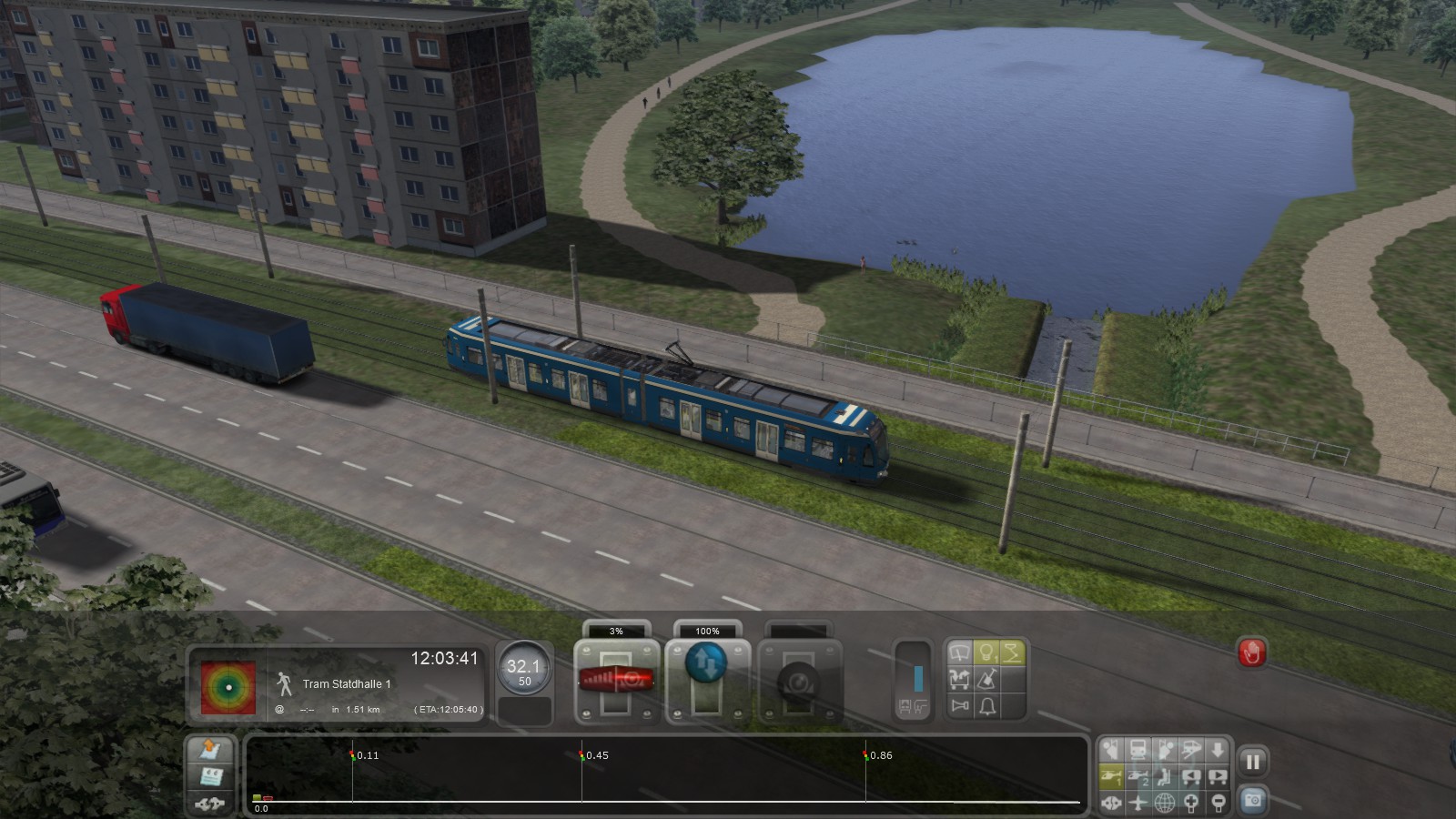The width and height of the screenshot is (1456, 819).
Task: Take a screenshot with the camera button
Action: click(1253, 800)
